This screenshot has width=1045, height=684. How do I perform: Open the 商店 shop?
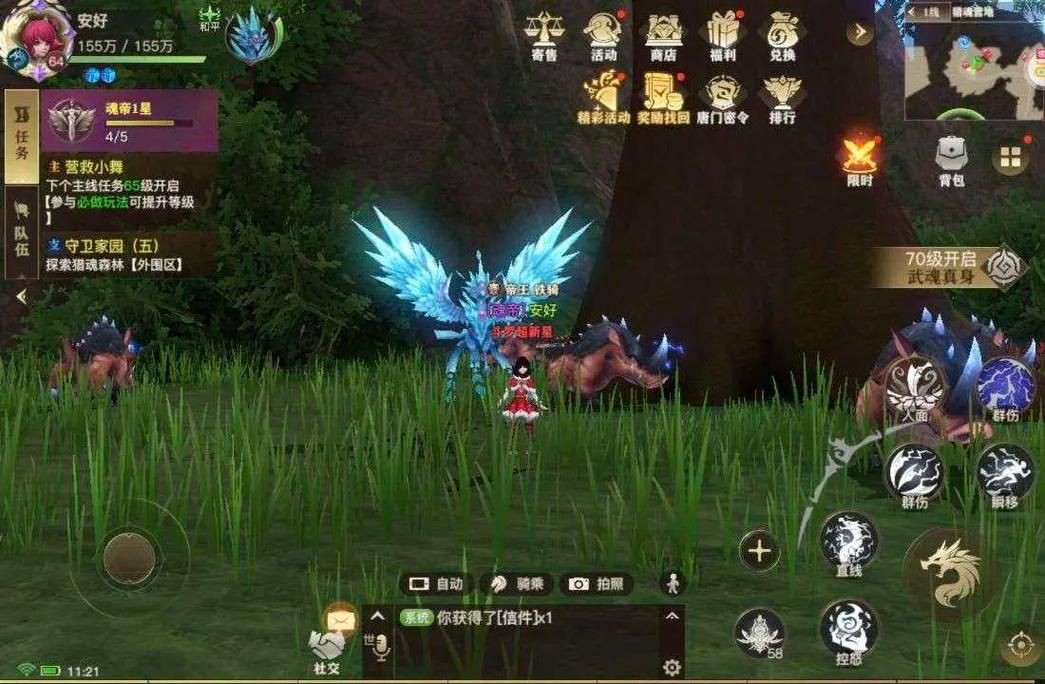click(663, 34)
